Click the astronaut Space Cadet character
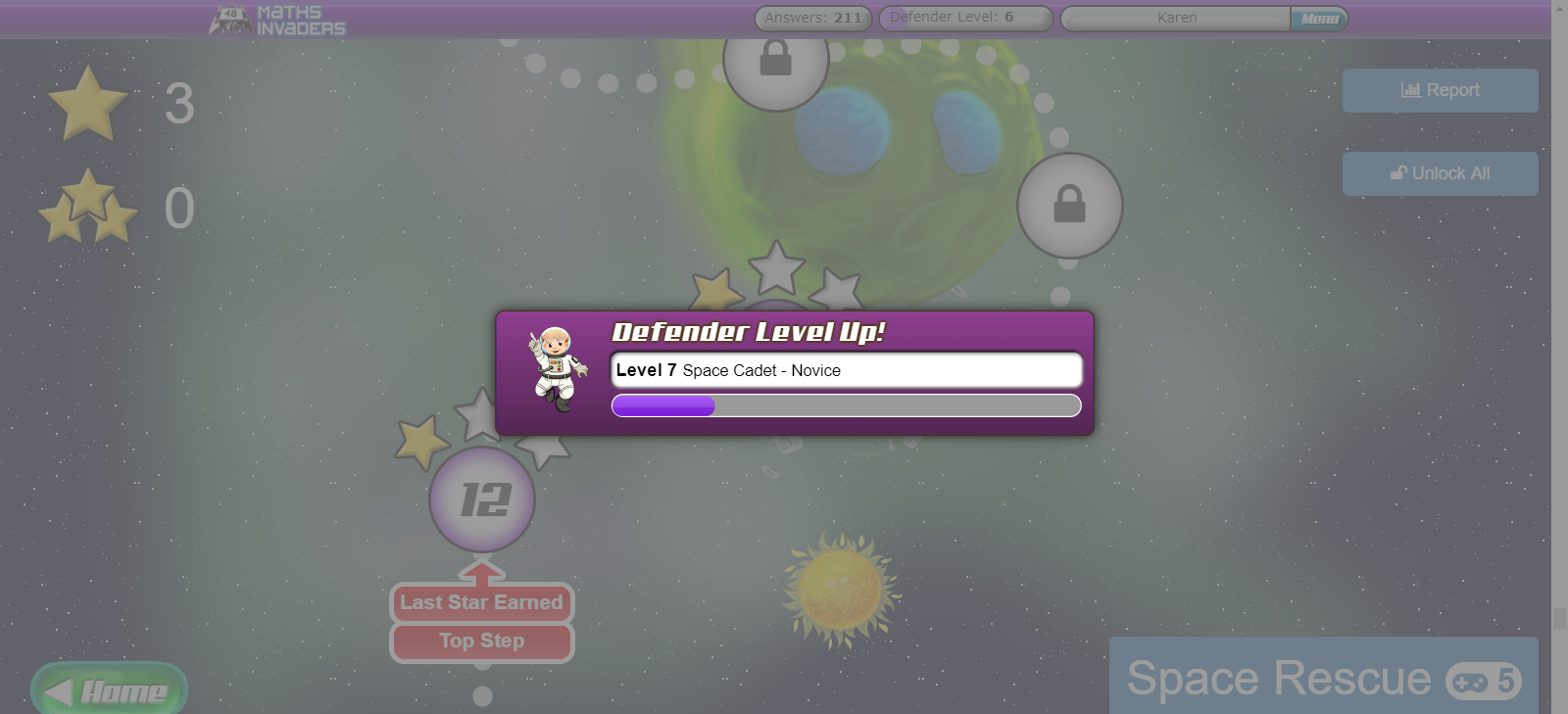The width and height of the screenshot is (1568, 714). (x=557, y=367)
